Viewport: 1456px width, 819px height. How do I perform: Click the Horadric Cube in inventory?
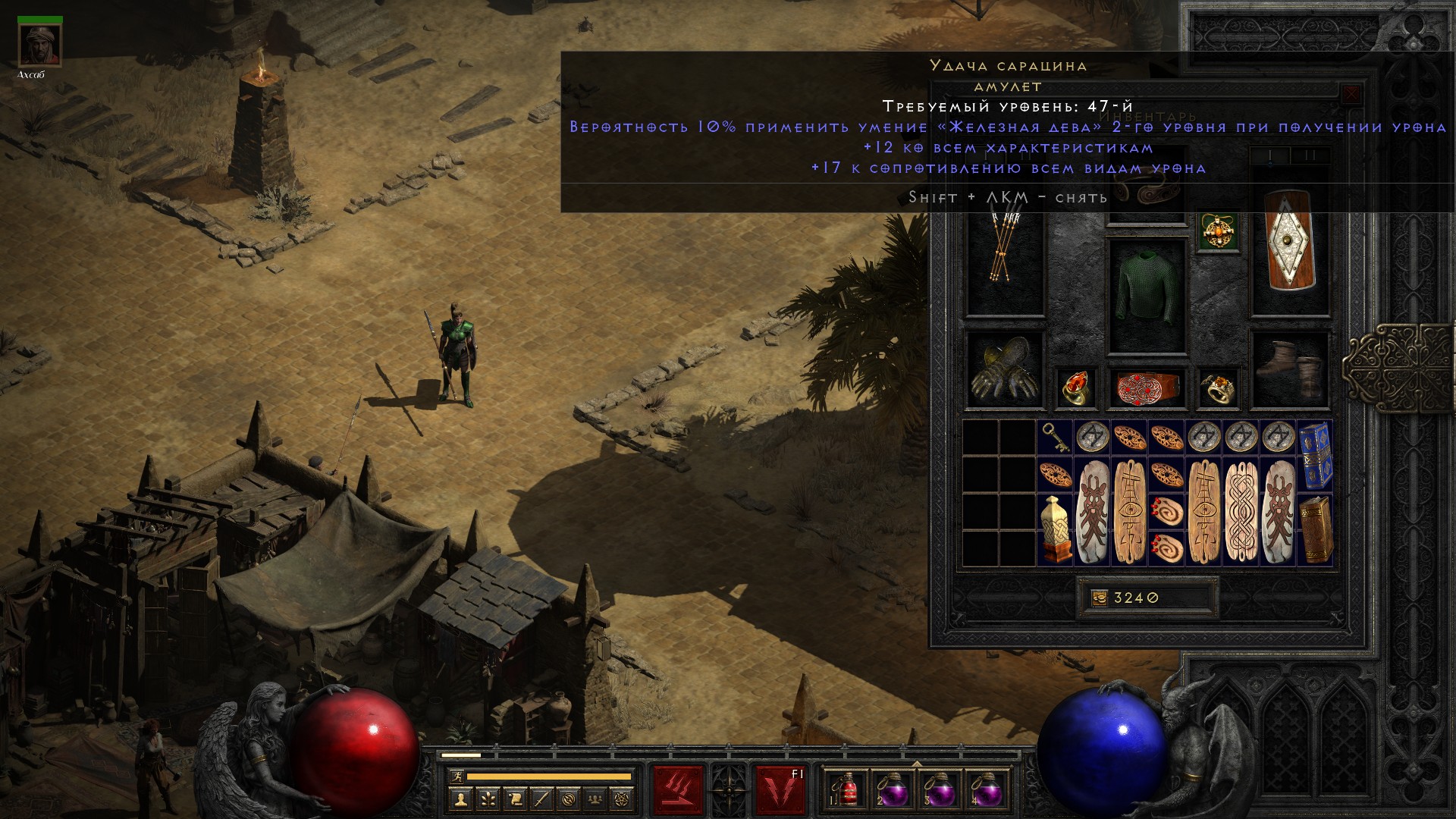click(1055, 529)
